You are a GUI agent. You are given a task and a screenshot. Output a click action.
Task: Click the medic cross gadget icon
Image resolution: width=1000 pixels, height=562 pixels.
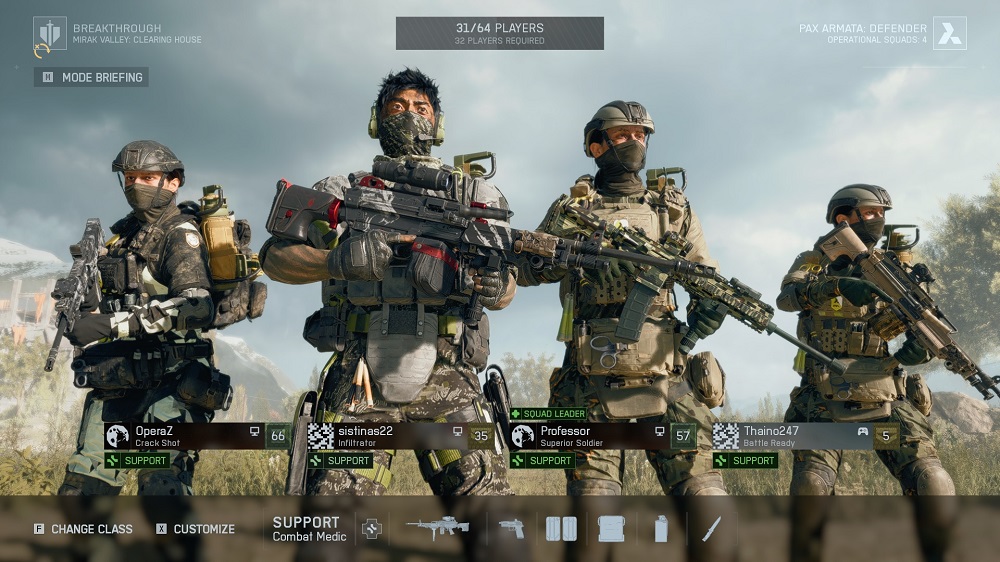(372, 529)
